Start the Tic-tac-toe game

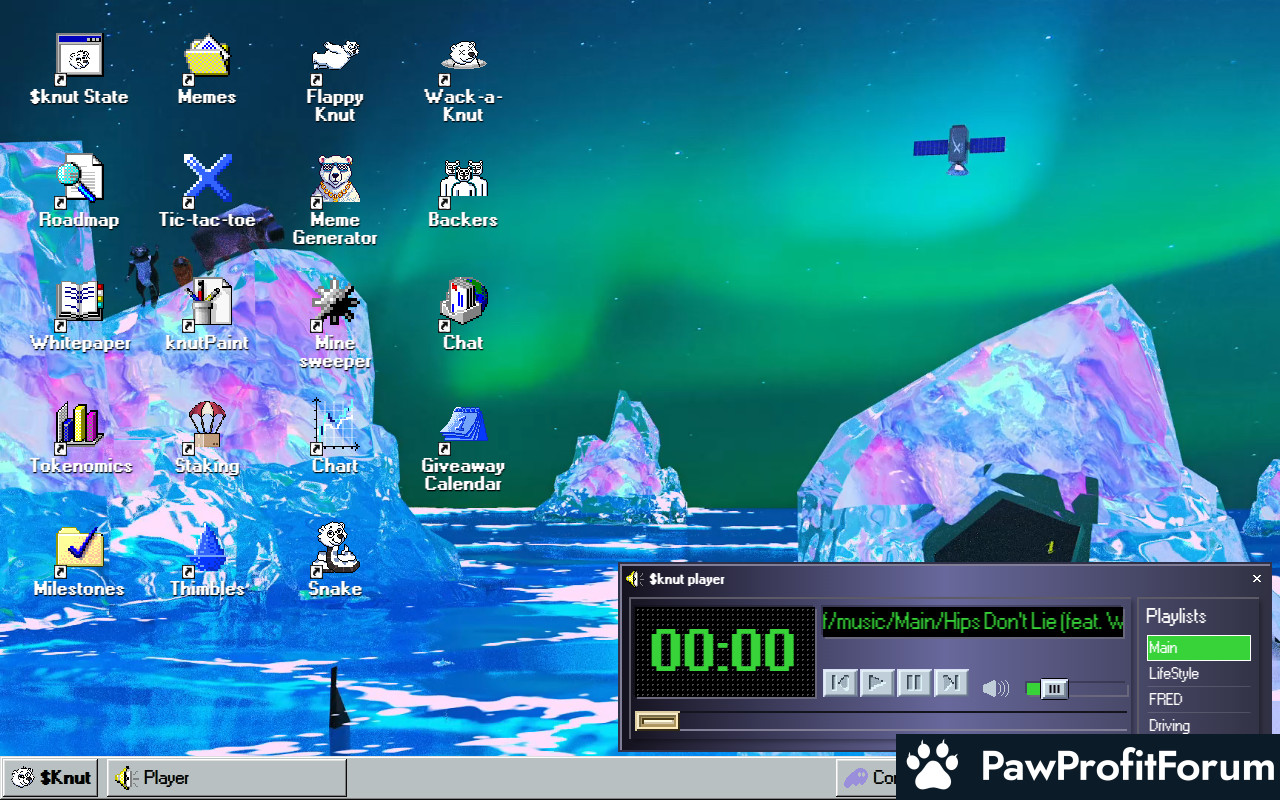(x=207, y=181)
